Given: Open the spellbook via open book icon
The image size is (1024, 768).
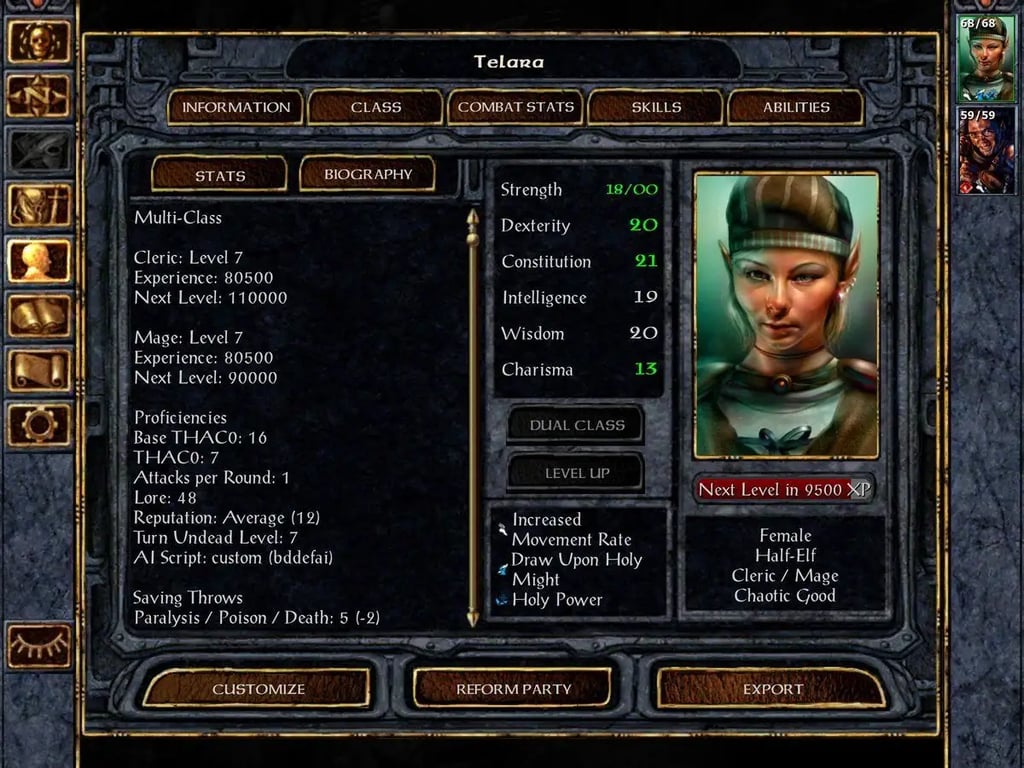Looking at the screenshot, I should point(40,315).
